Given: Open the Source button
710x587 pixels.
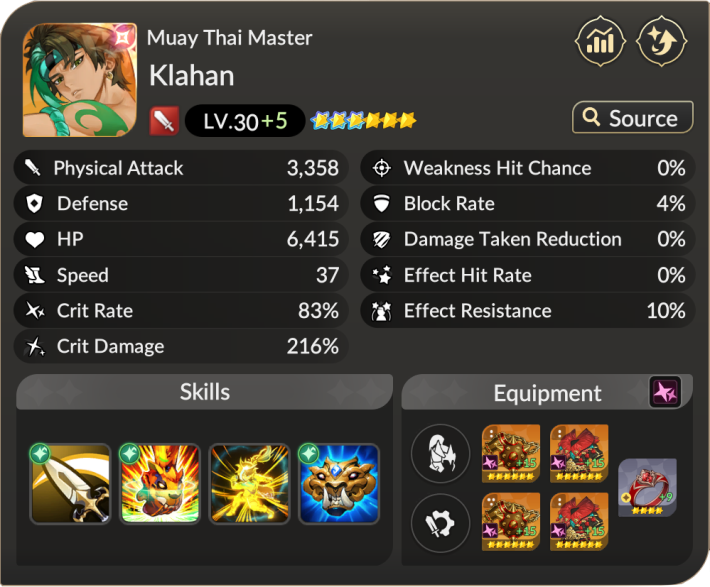Looking at the screenshot, I should 632,118.
